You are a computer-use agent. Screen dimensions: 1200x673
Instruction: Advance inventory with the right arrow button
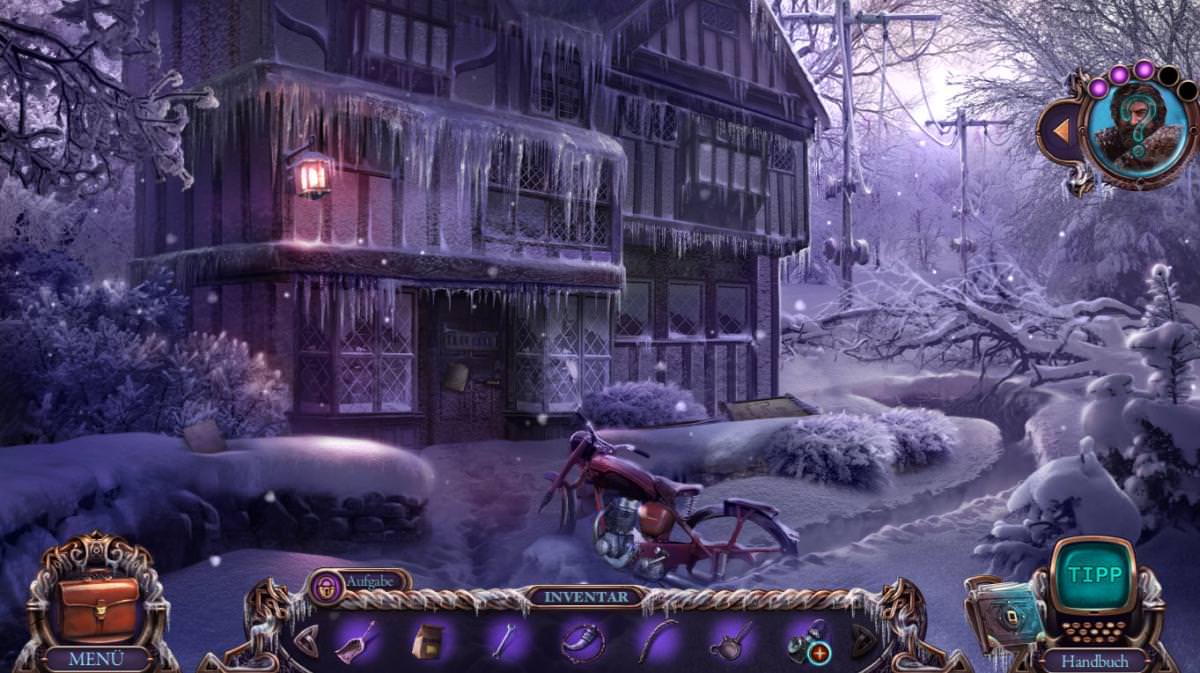[864, 641]
